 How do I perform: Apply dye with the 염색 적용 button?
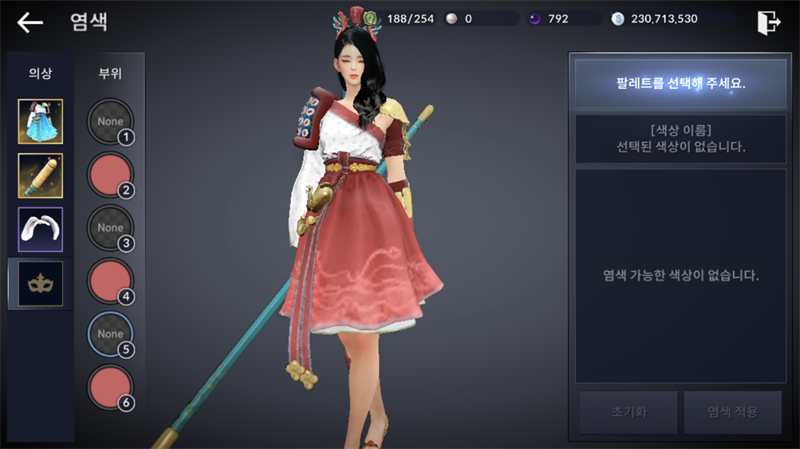click(x=732, y=412)
